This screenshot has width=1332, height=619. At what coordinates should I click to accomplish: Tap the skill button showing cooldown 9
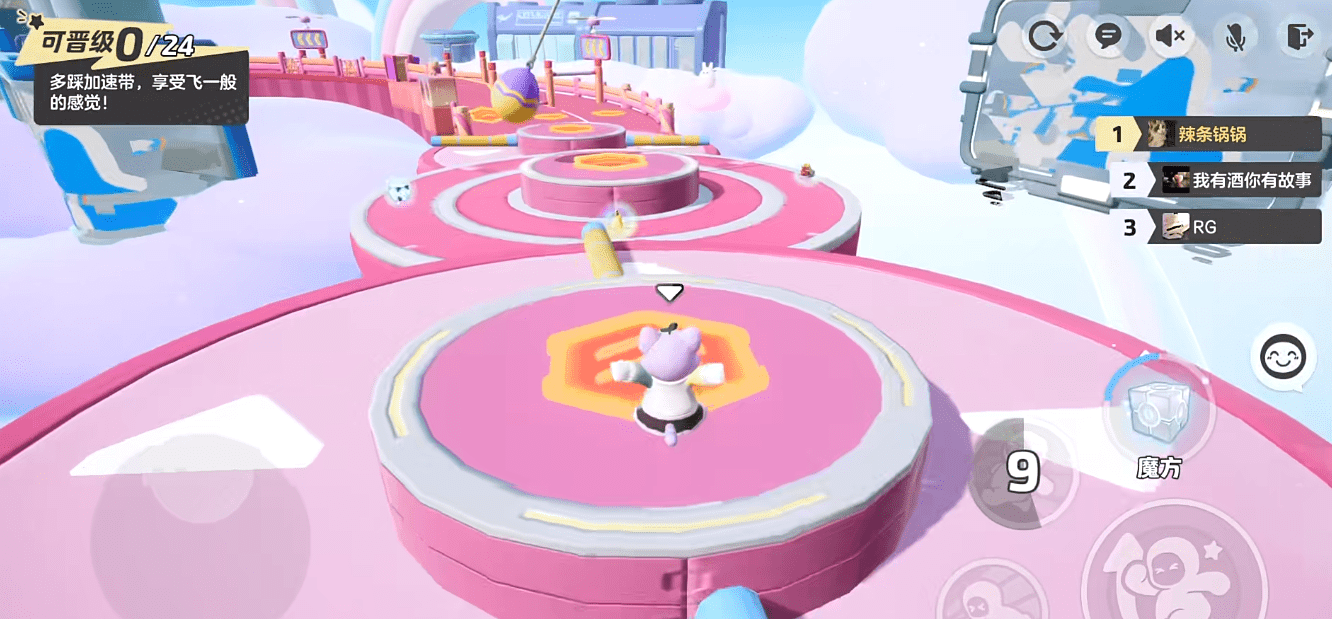[1022, 474]
